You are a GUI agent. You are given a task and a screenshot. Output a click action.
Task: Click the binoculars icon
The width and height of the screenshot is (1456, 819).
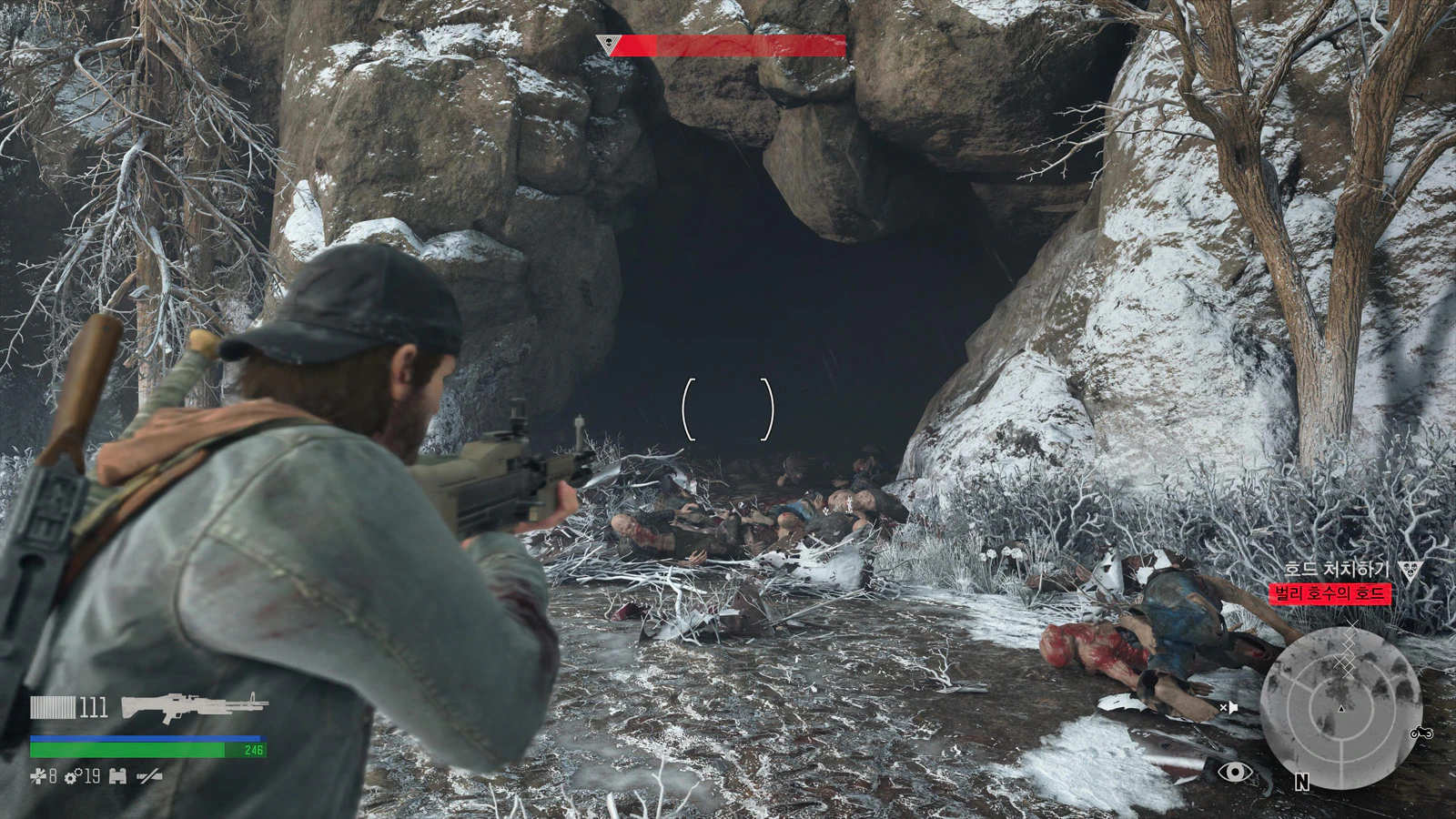117,776
